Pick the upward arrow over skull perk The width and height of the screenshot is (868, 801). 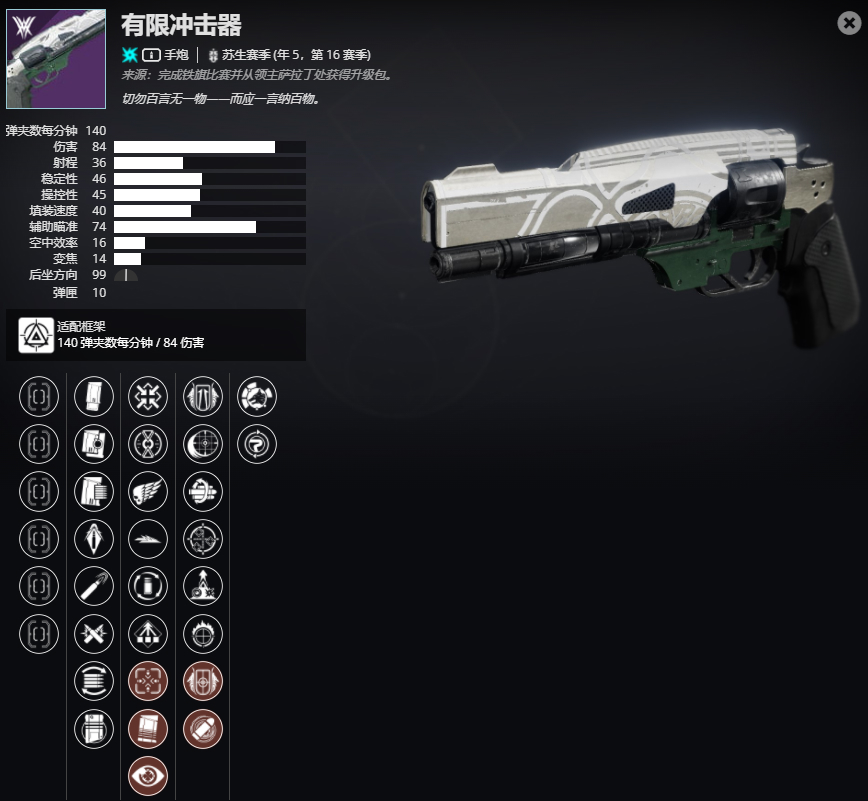point(203,586)
